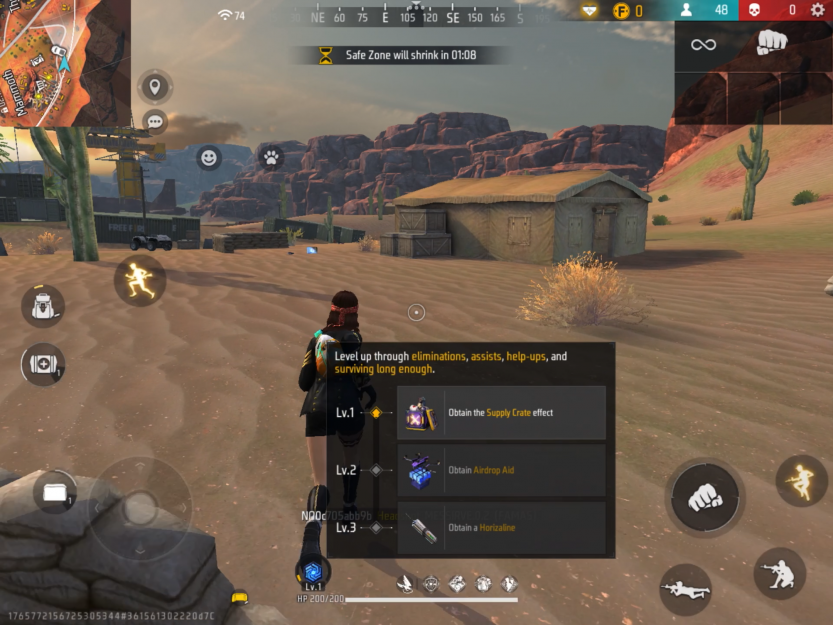Select the Lv.1 Supply Crate reward row
This screenshot has width=833, height=625.
(x=501, y=413)
